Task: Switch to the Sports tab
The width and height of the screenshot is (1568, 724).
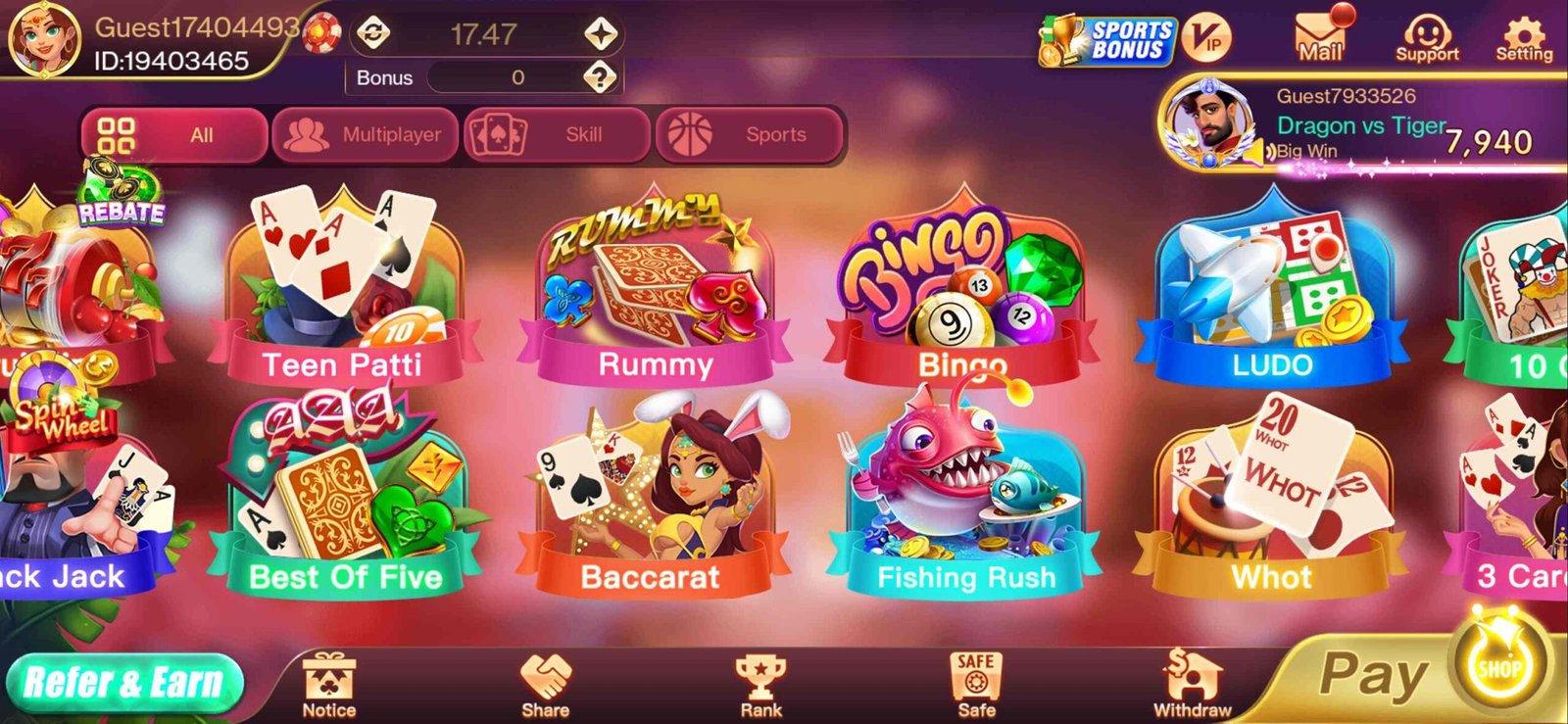Action: 751,134
